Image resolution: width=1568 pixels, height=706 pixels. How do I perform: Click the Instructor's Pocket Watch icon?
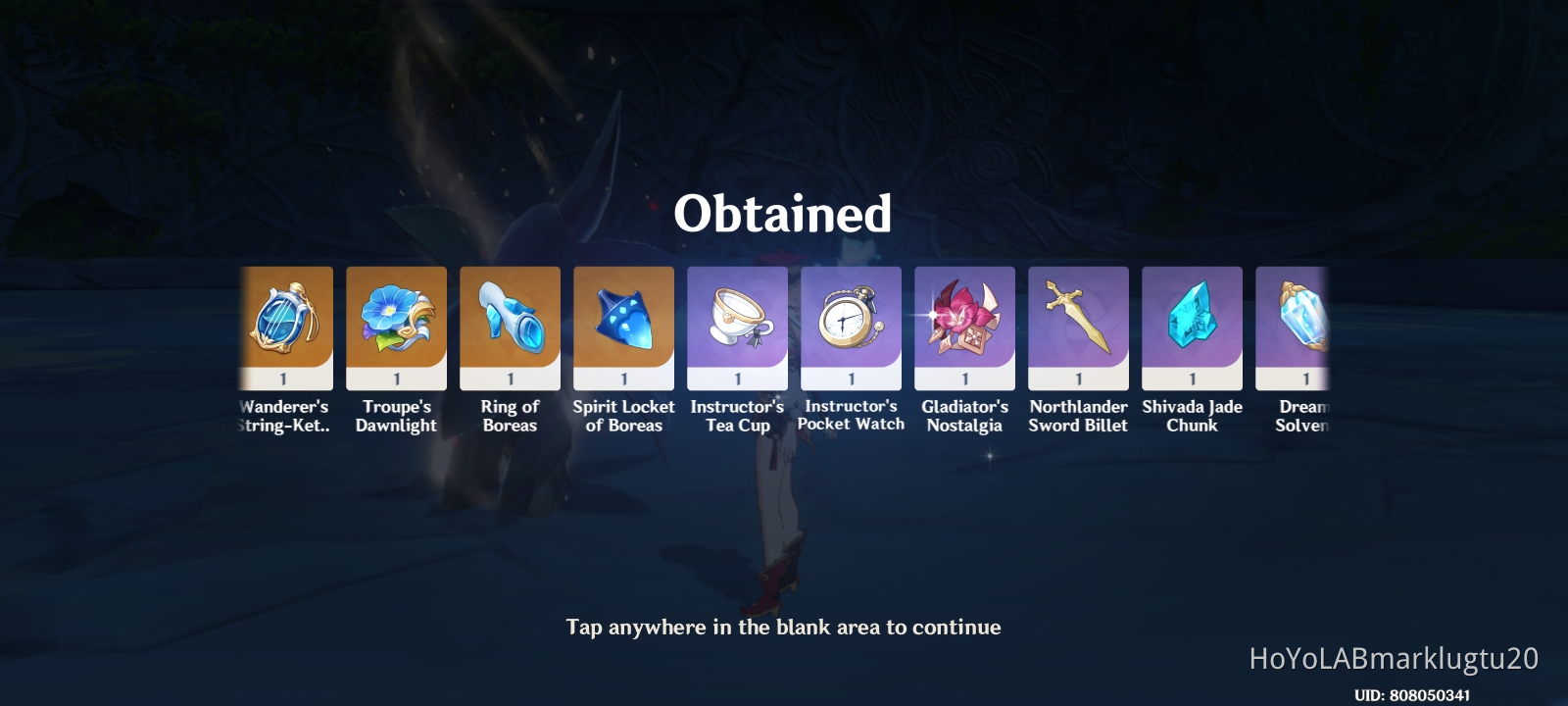[851, 324]
